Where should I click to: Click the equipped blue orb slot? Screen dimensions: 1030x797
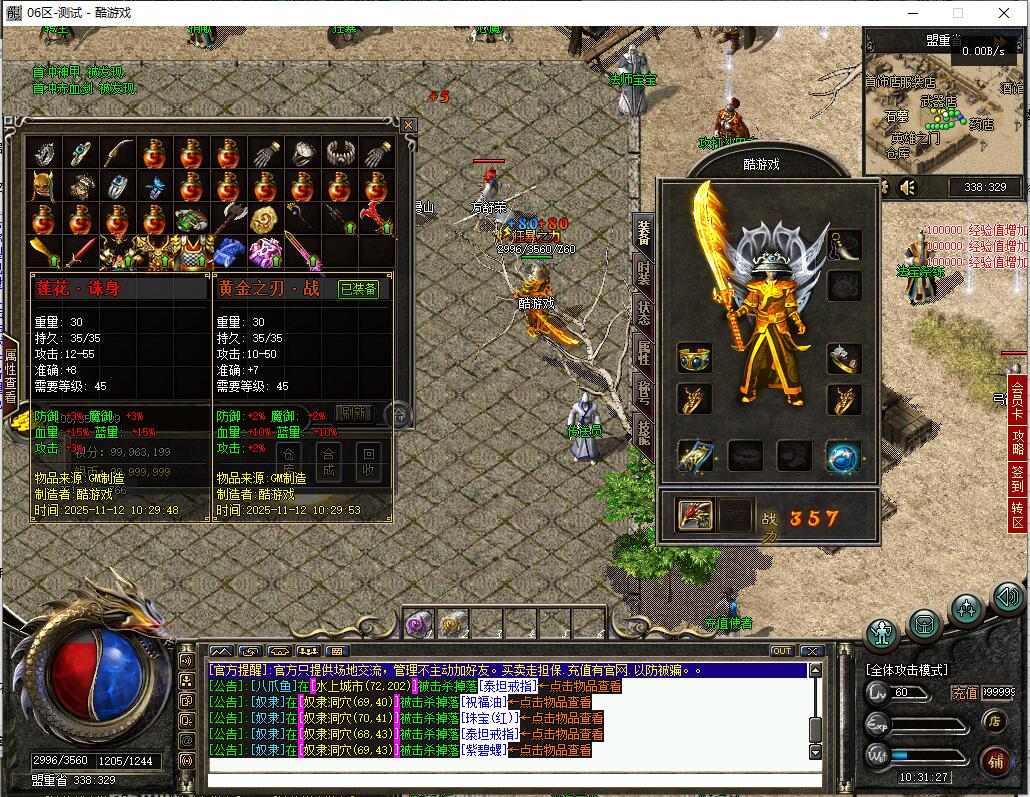pos(844,456)
